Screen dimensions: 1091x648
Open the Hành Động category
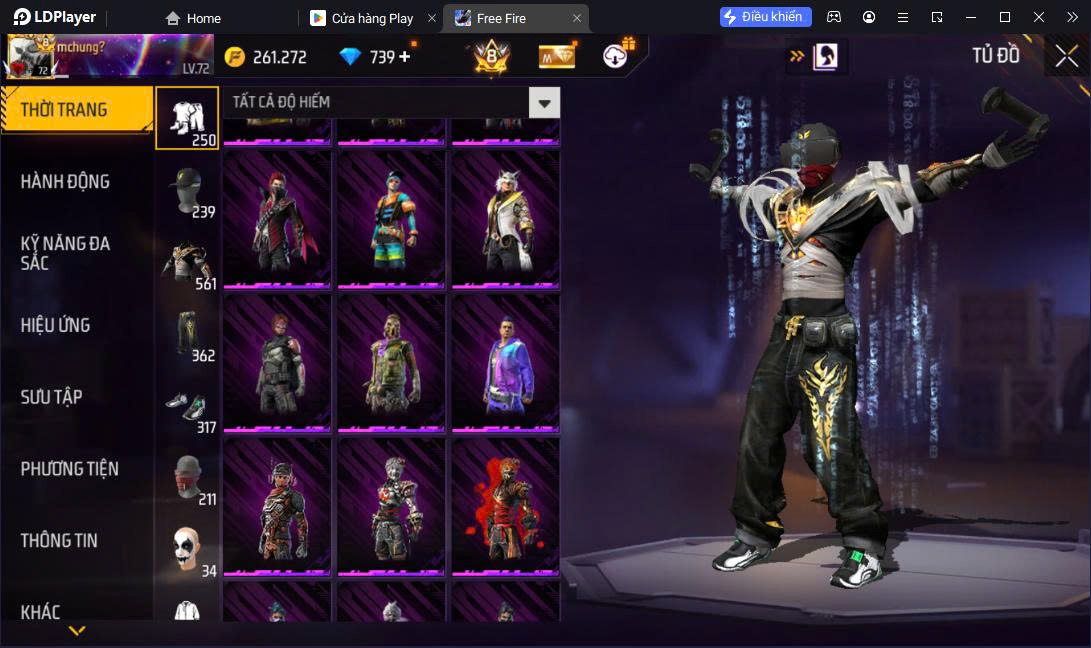[x=65, y=182]
